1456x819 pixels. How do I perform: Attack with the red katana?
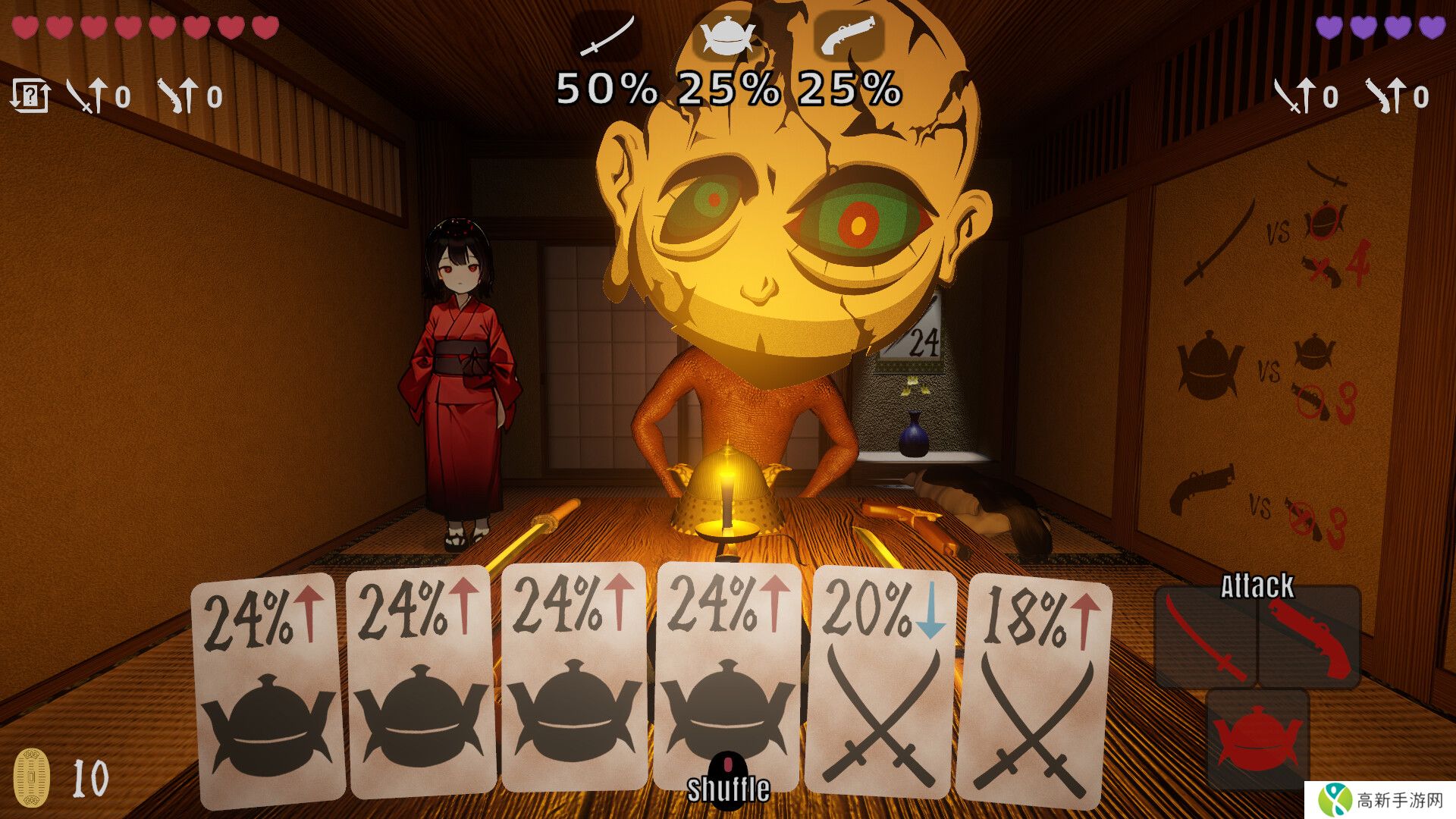[1206, 639]
